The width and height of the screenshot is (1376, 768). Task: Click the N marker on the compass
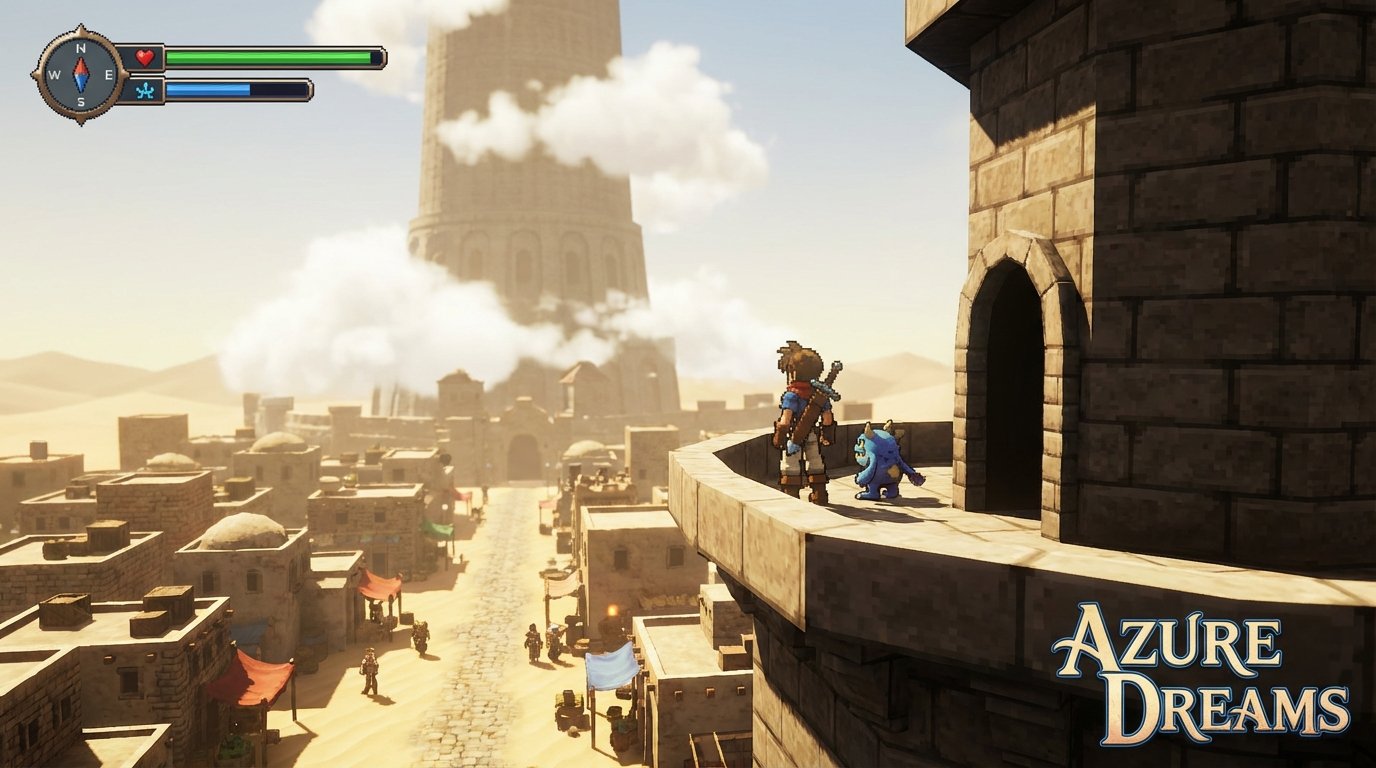point(80,48)
